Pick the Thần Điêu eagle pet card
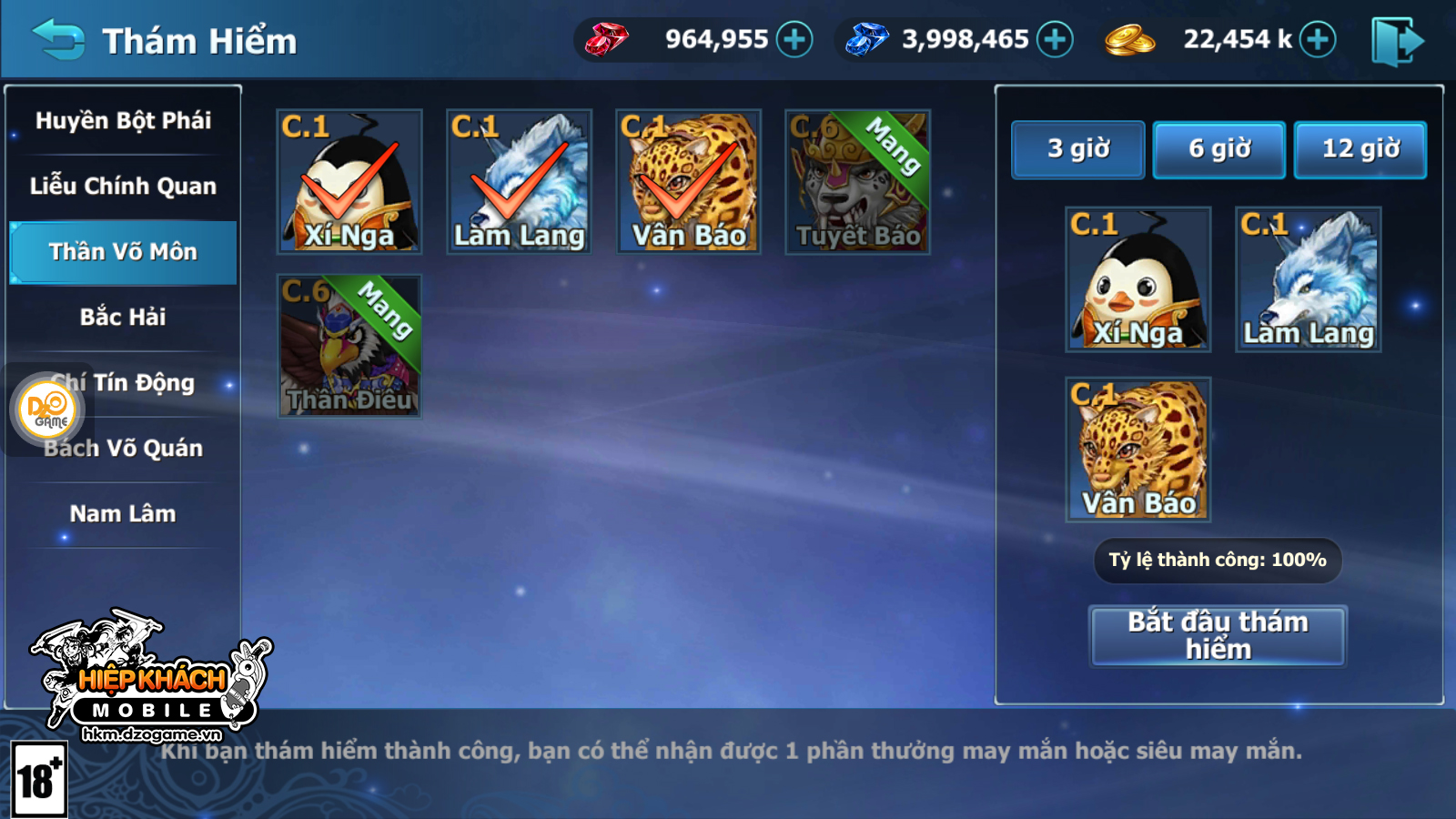This screenshot has width=1456, height=819. [349, 347]
